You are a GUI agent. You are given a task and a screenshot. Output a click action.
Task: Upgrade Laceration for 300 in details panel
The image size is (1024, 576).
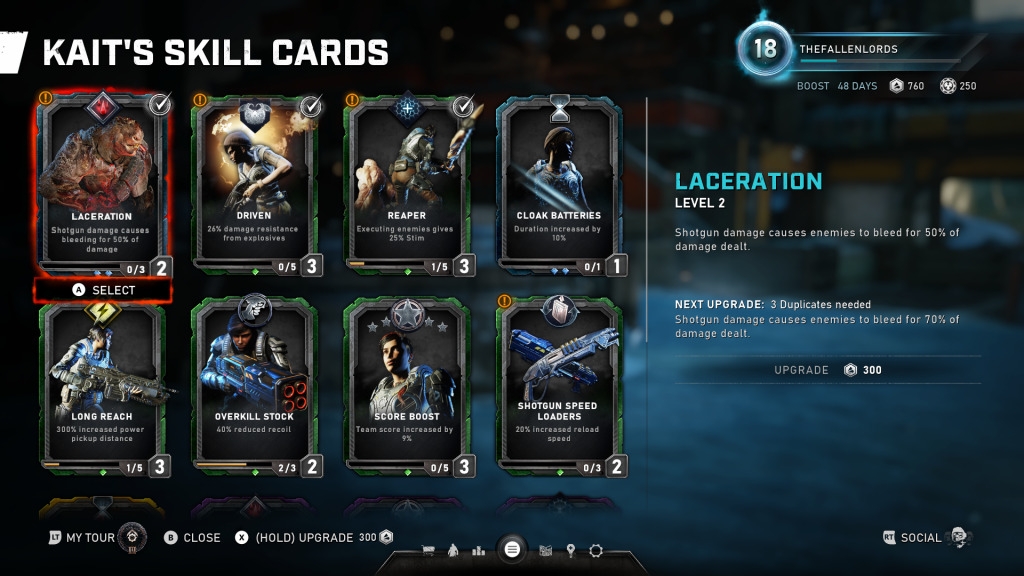pos(828,370)
